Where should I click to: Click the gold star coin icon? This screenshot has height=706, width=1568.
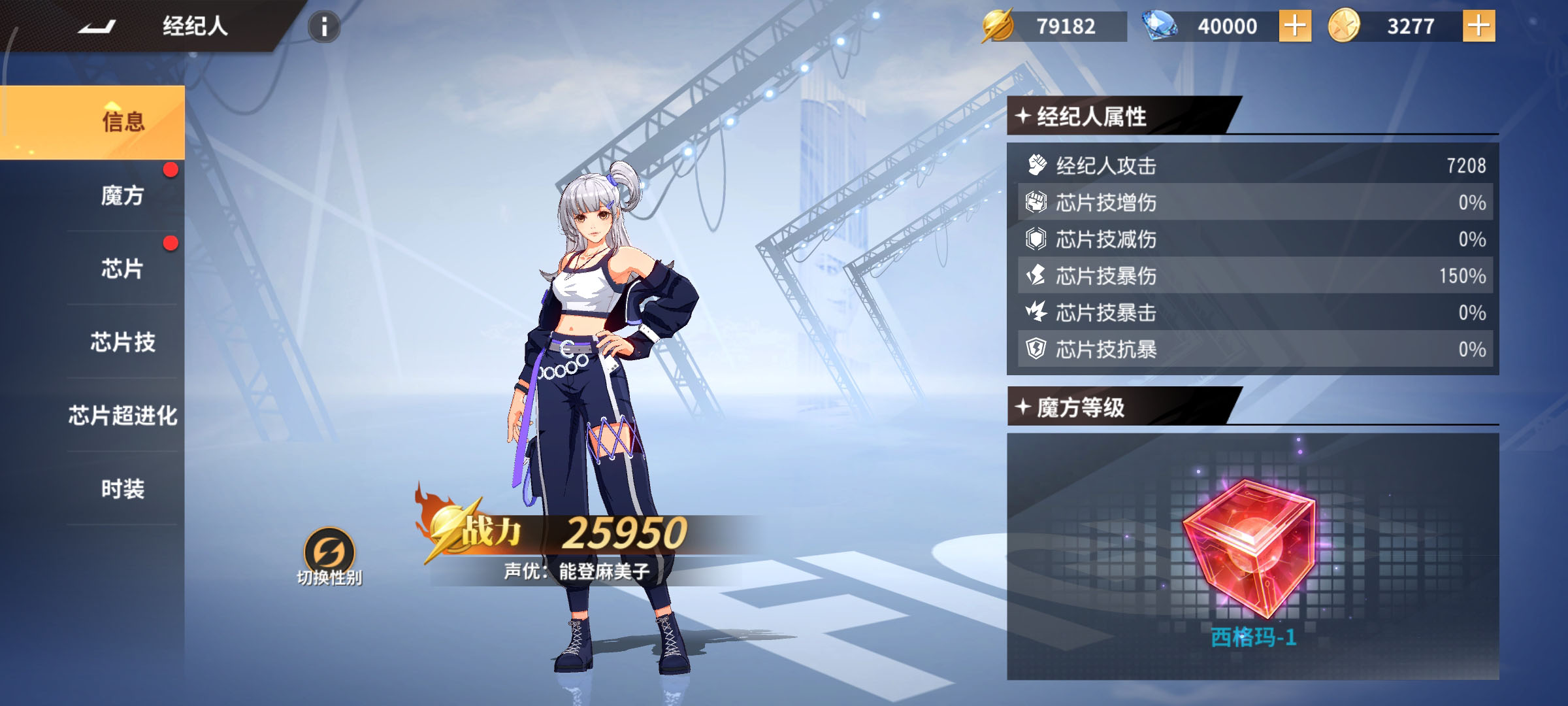tap(1344, 26)
